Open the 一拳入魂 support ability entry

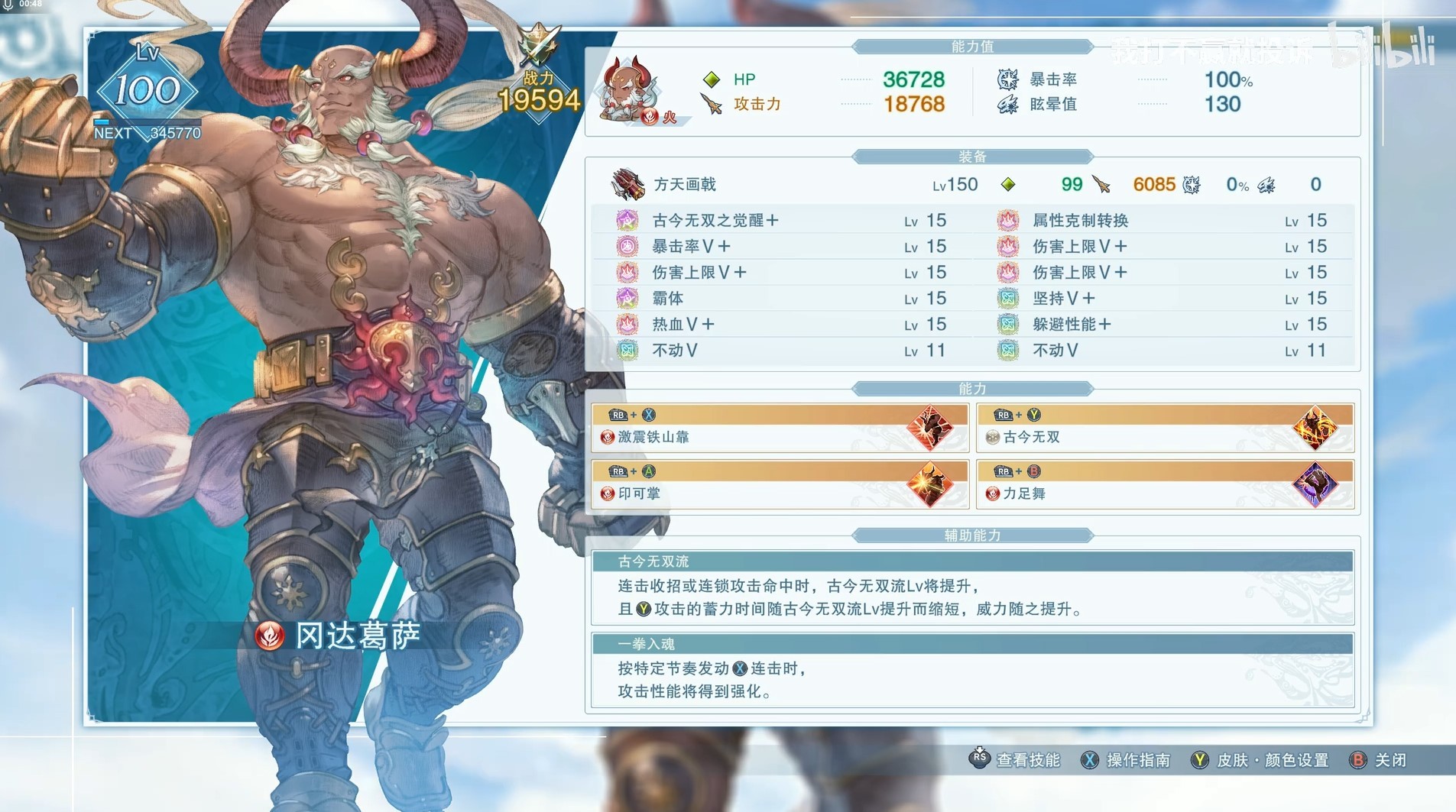971,667
